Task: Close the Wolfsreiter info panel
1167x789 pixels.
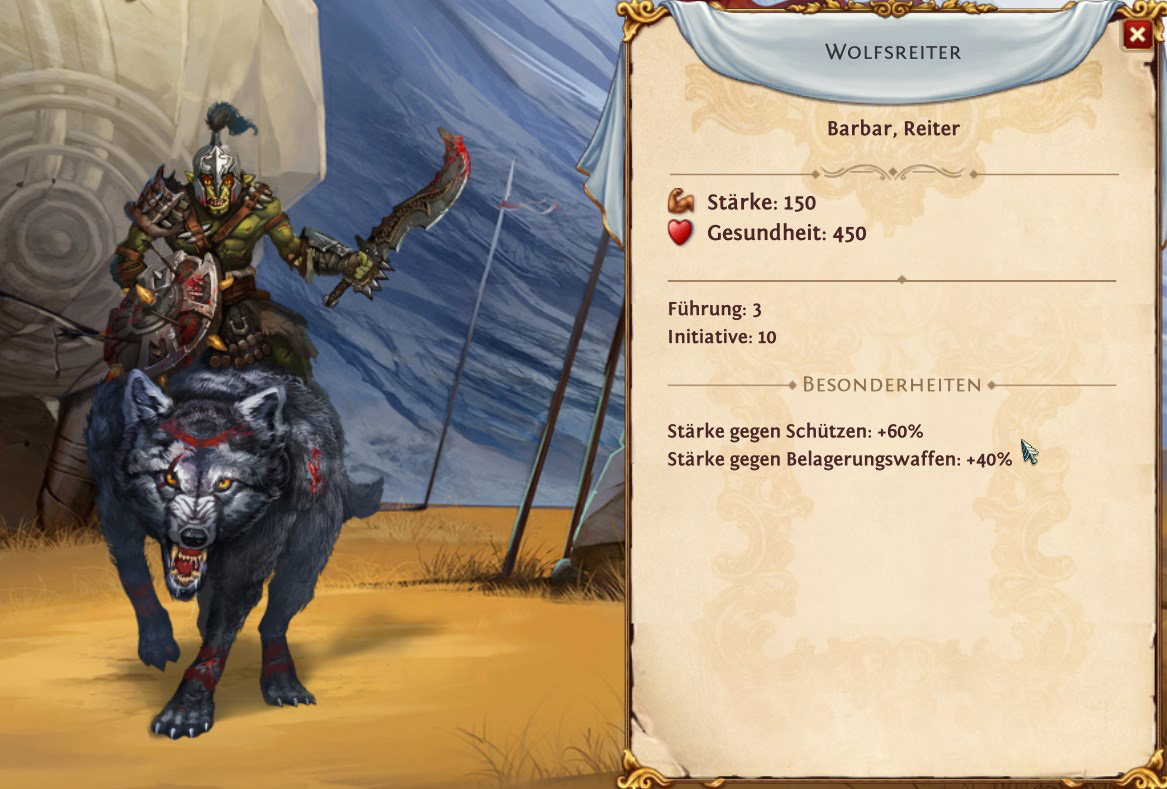Action: click(1136, 36)
